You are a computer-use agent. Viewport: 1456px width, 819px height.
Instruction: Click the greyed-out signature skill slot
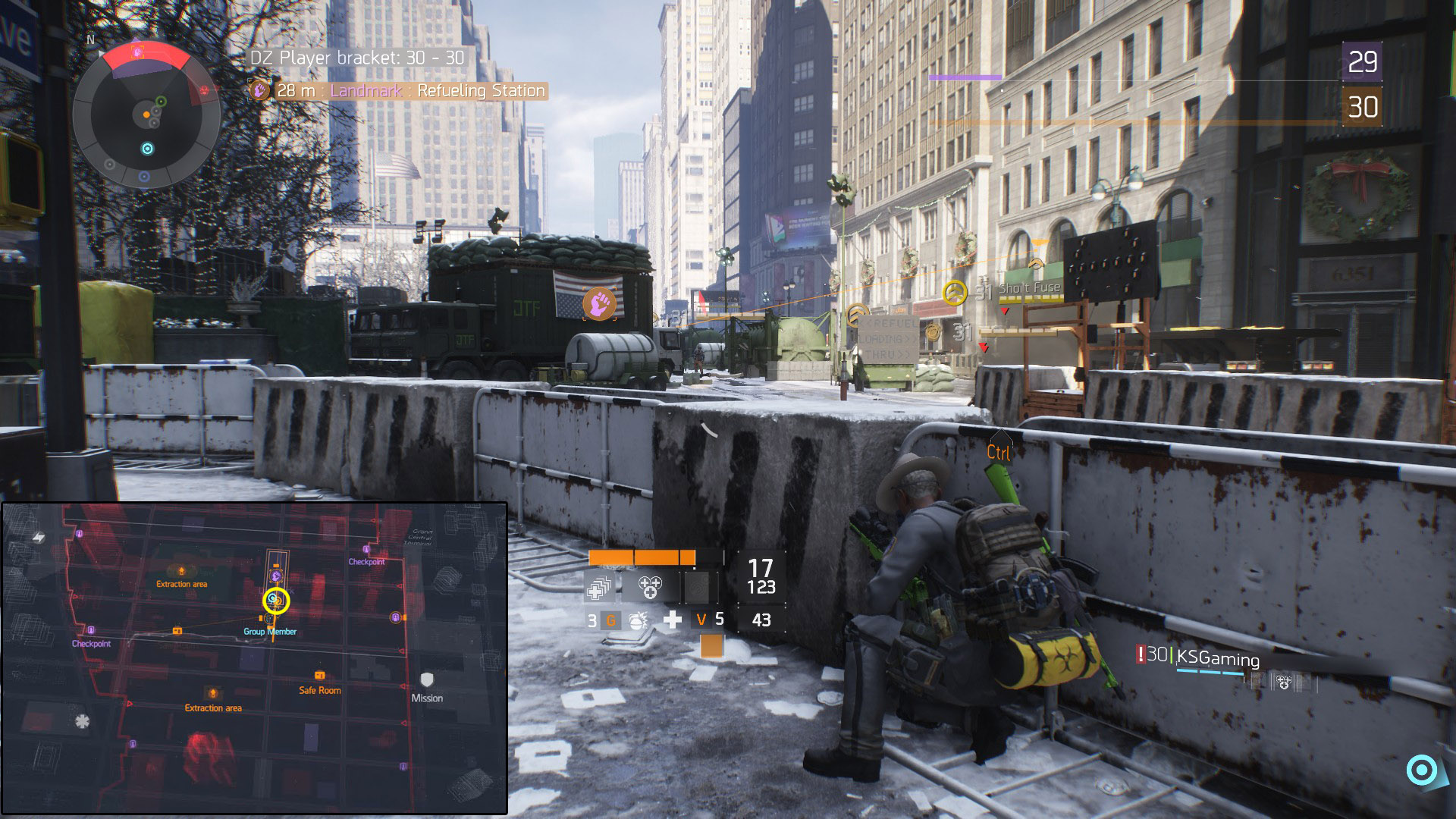(697, 587)
